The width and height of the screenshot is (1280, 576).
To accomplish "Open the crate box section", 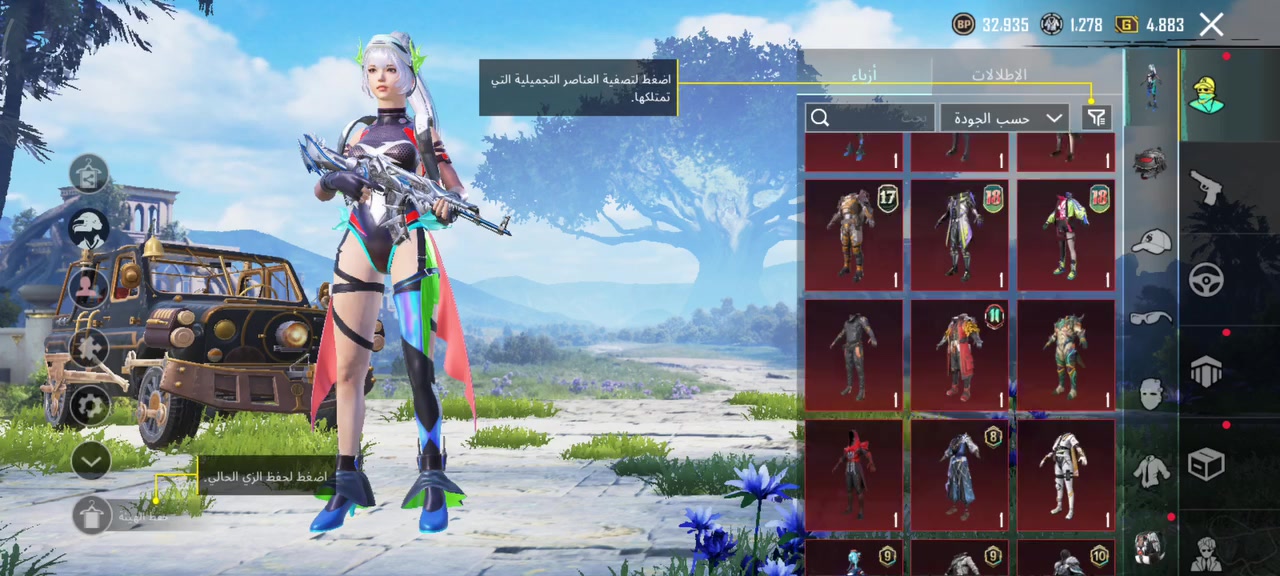I will (x=1206, y=464).
